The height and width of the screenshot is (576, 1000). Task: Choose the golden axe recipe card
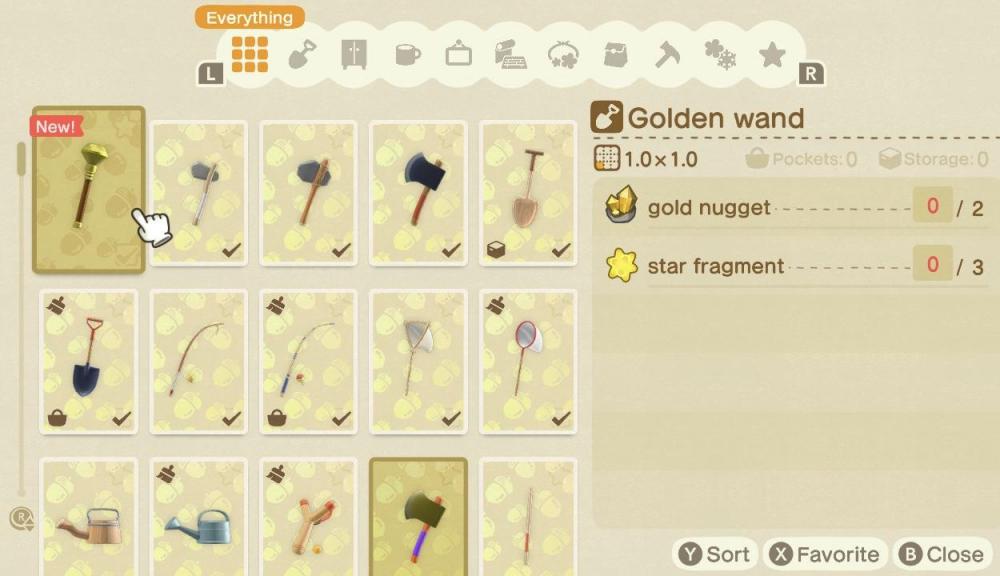coord(418,520)
